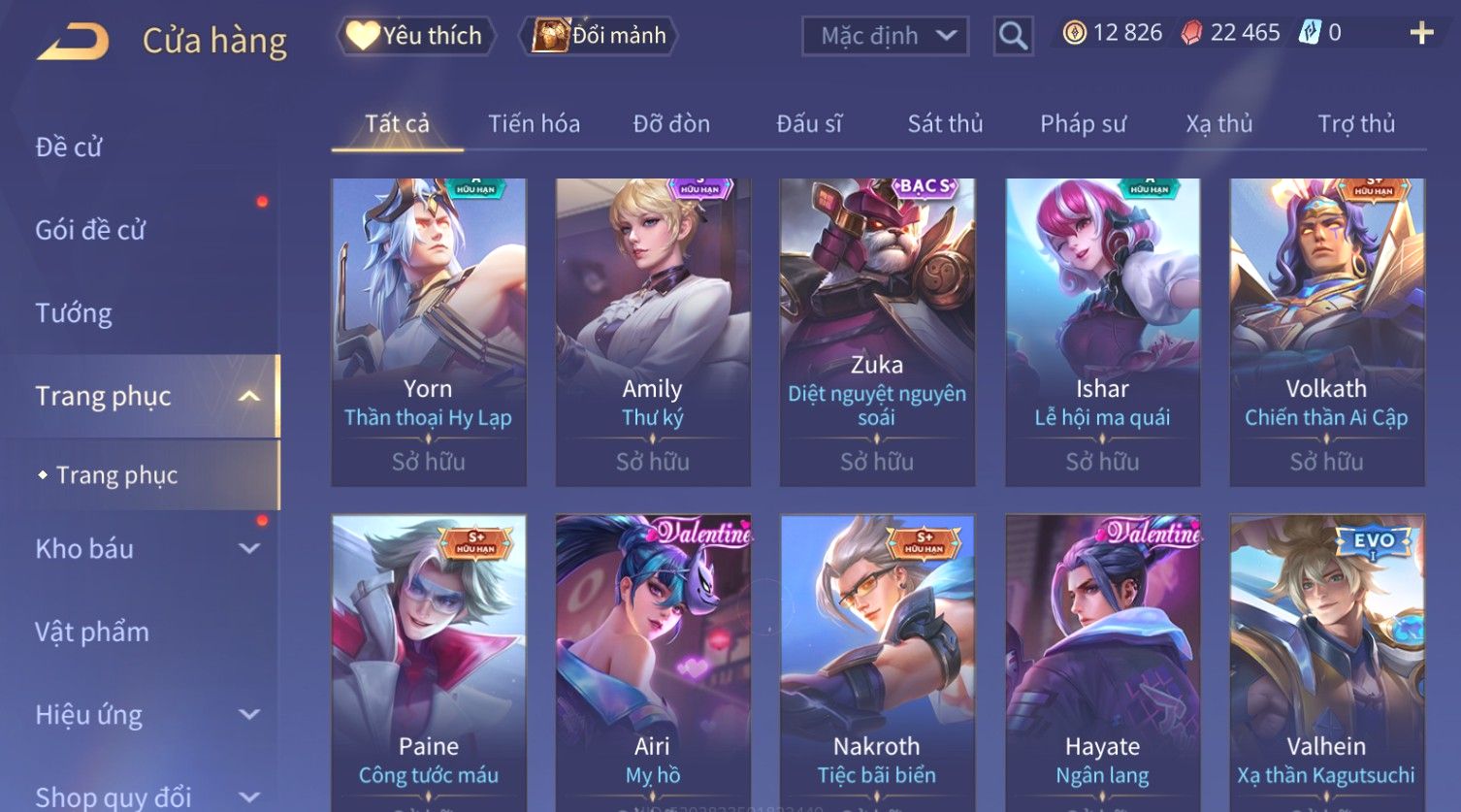Click the magnifying glass search button
Image resolution: width=1461 pixels, height=812 pixels.
click(x=1013, y=36)
